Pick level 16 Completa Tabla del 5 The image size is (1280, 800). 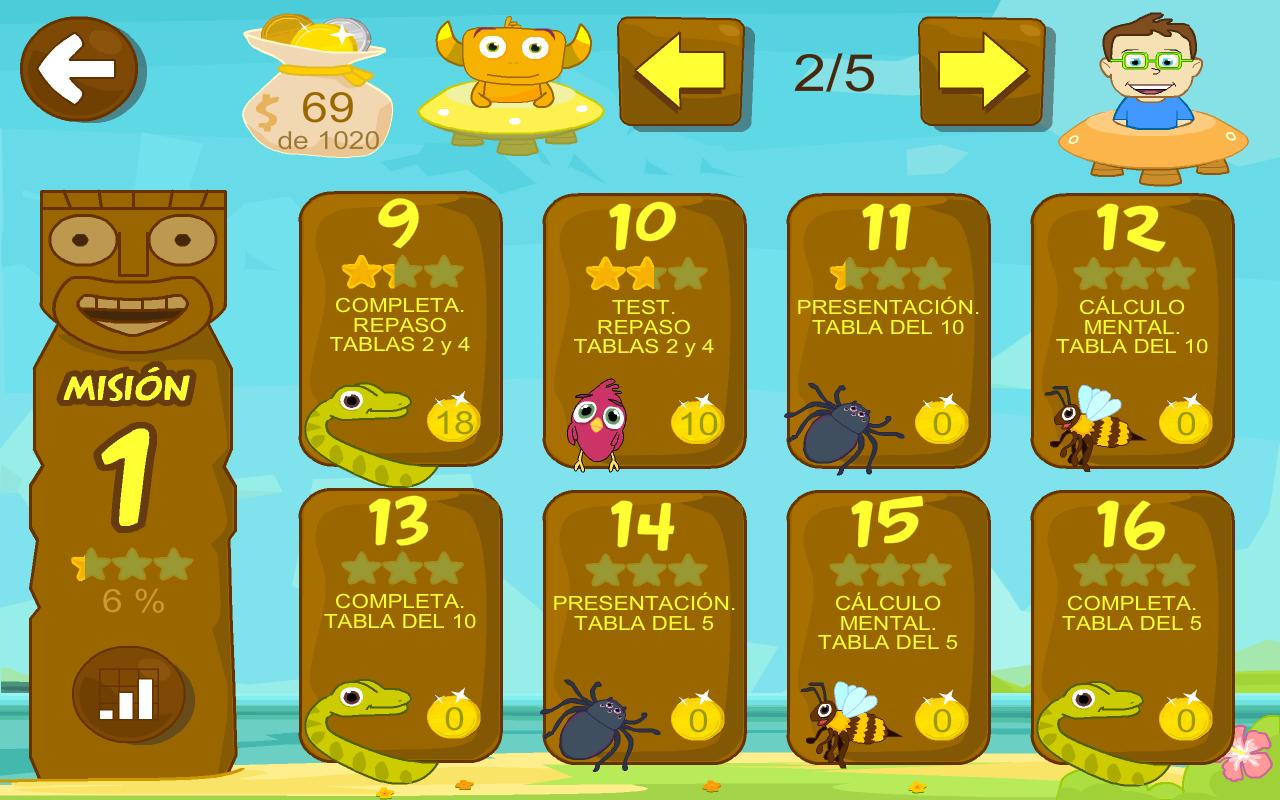click(1132, 626)
